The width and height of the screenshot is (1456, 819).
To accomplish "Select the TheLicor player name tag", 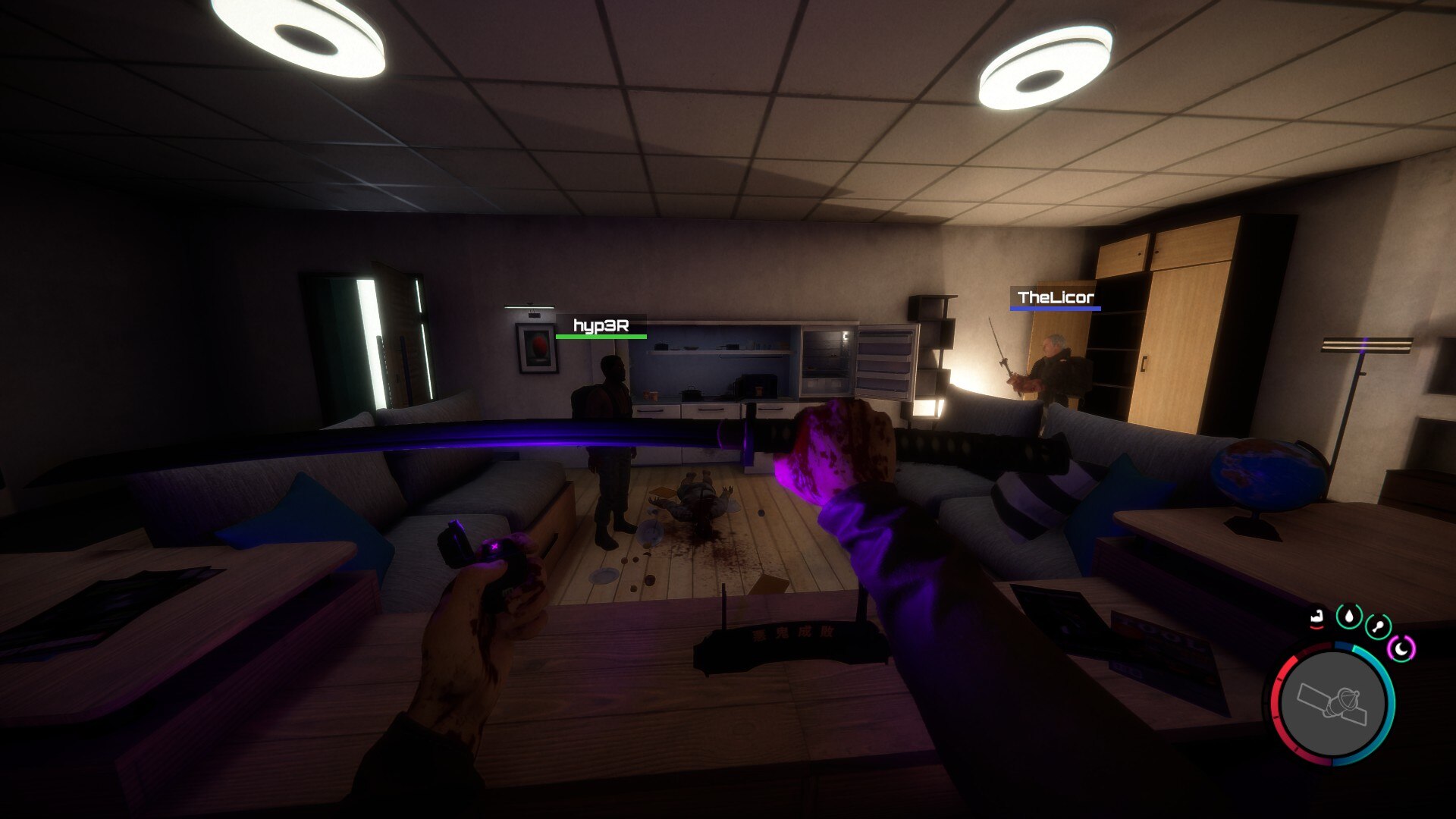I will tap(1055, 297).
